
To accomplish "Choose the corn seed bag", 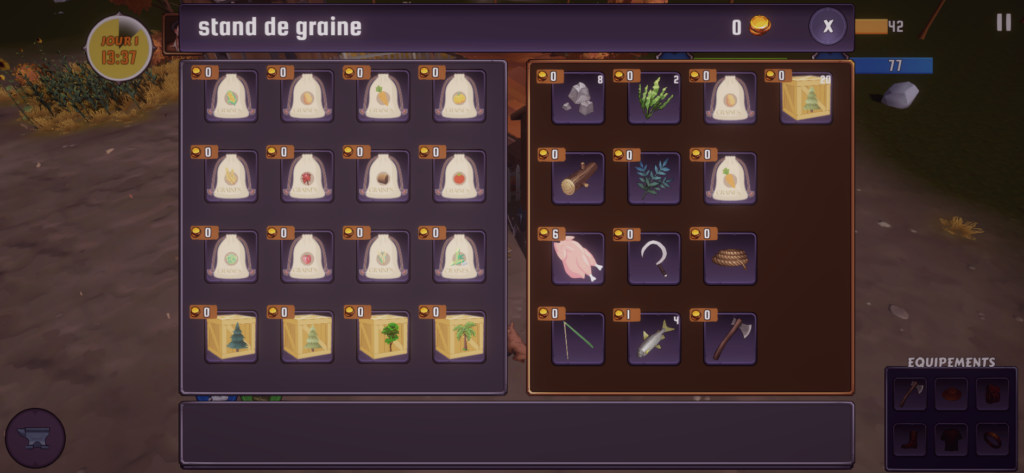I will click(x=231, y=97).
